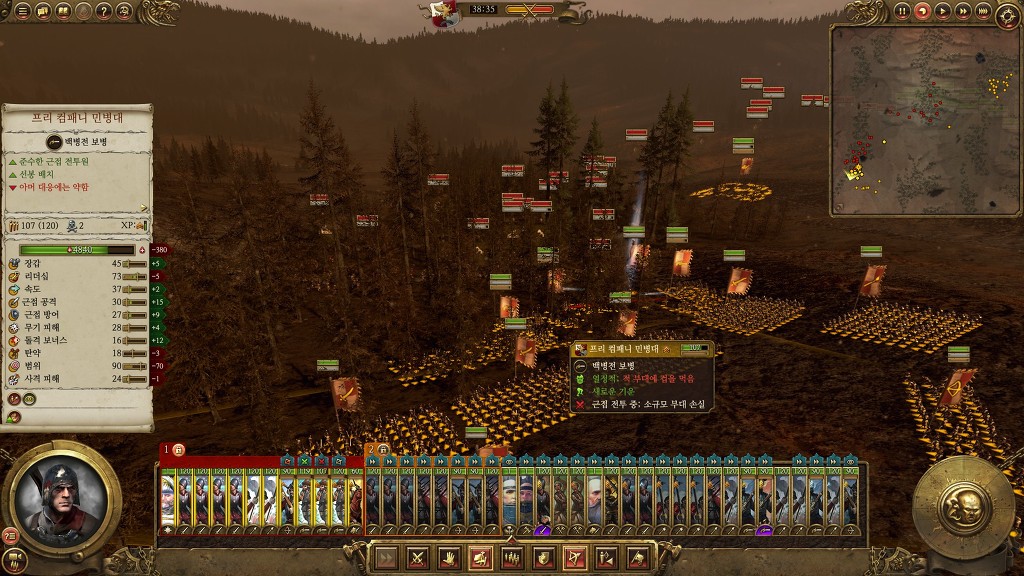Toggle the run double-arrow order button

[x=386, y=558]
